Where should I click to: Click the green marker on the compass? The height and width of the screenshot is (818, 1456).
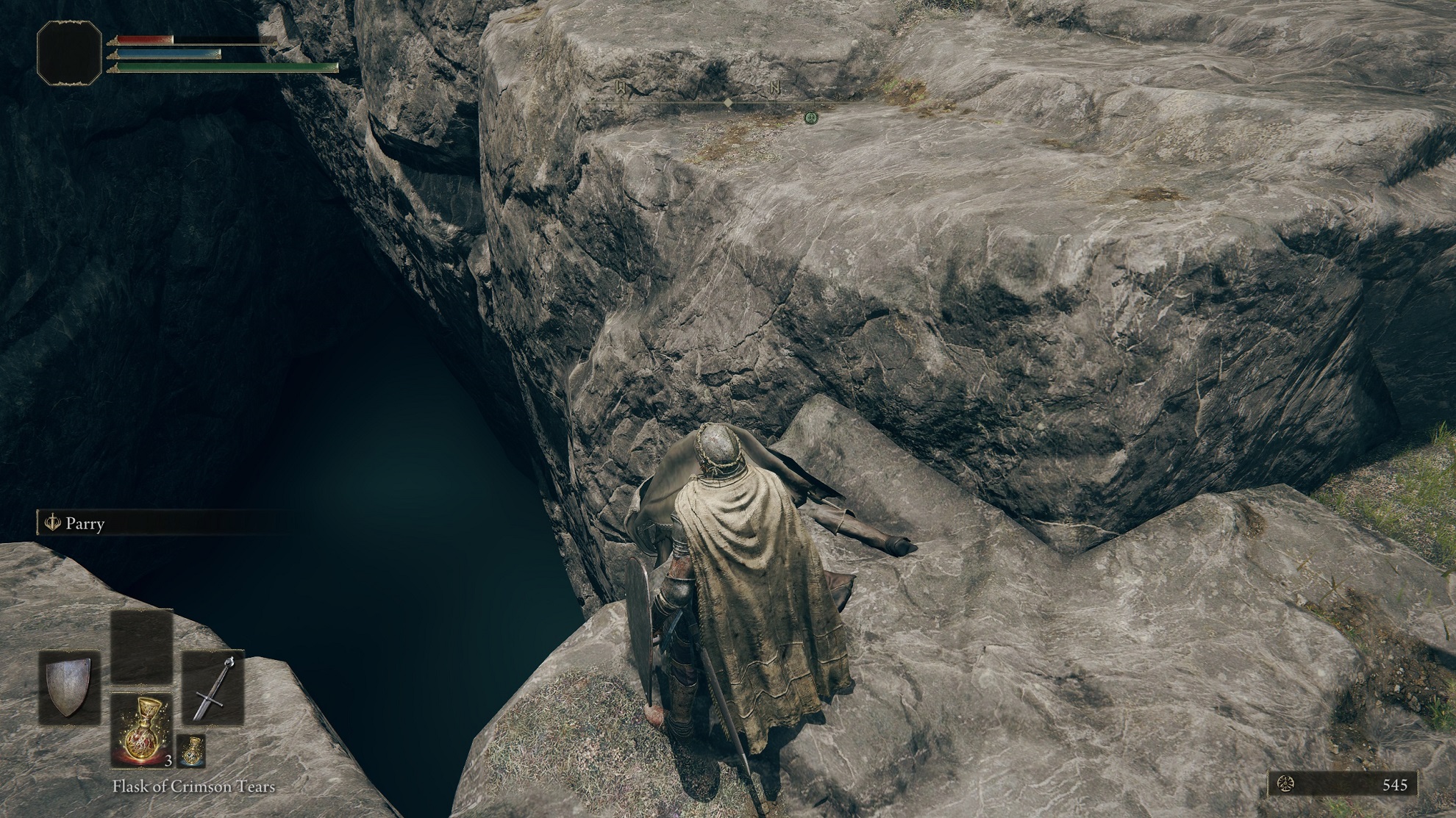(x=810, y=117)
